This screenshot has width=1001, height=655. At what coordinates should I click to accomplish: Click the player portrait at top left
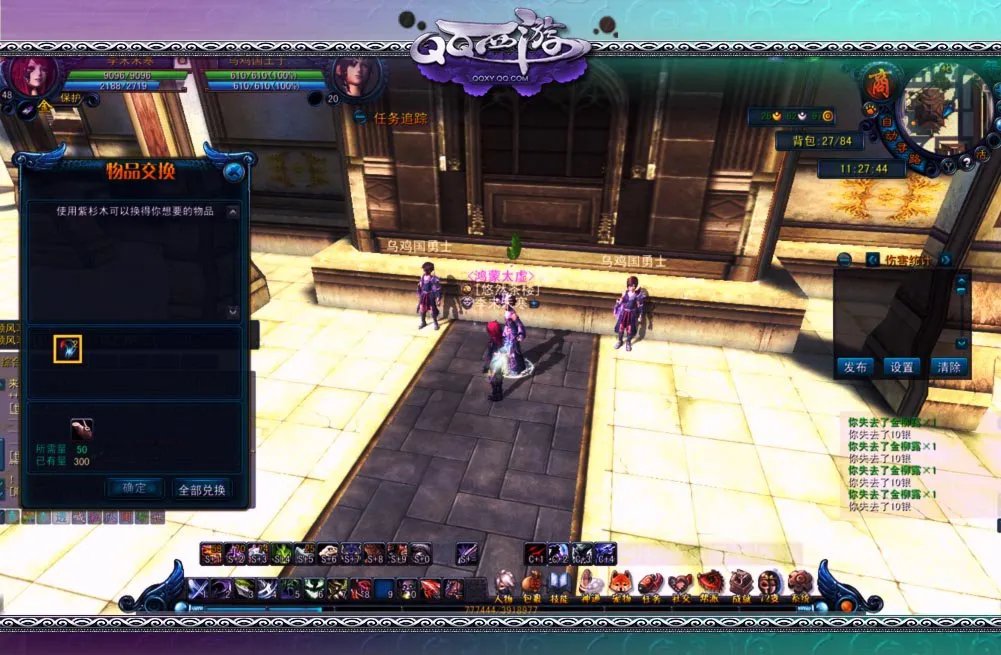click(33, 78)
